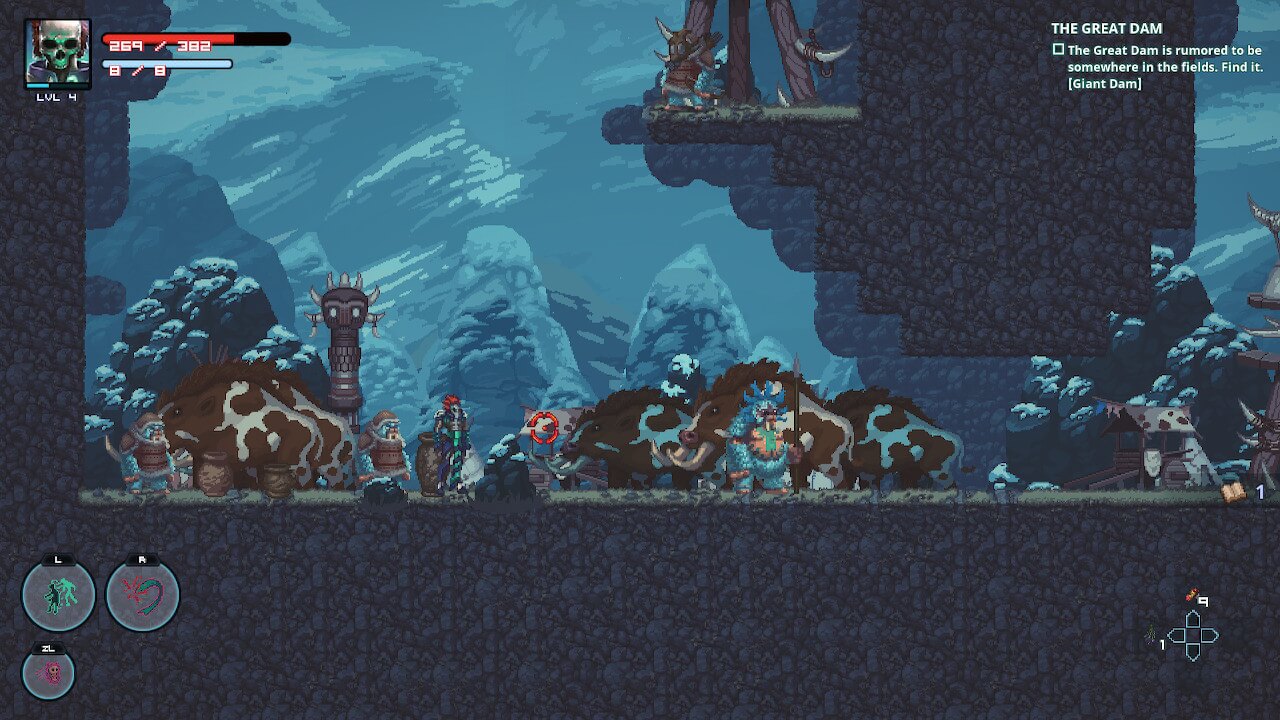1280x720 pixels.
Task: Click the herb item icon beside the d-pad
Action: point(1152,635)
